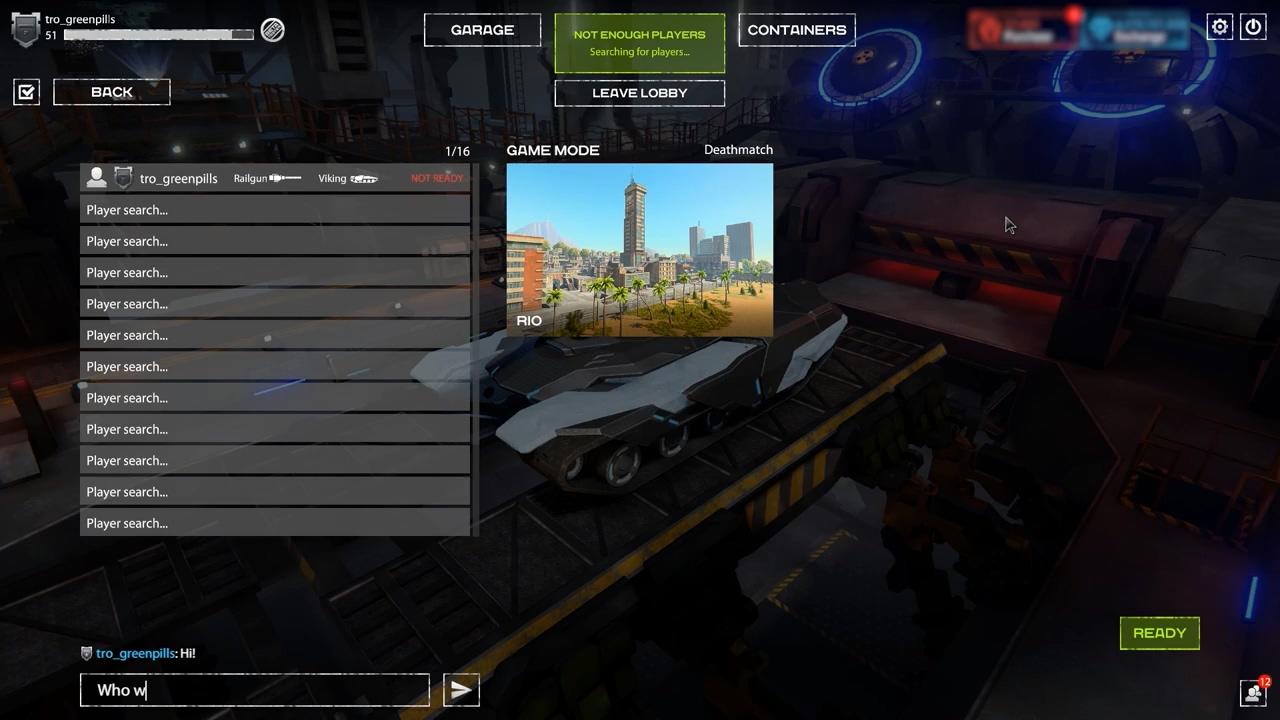This screenshot has height=720, width=1280.
Task: Focus the chat text input field
Action: point(255,690)
